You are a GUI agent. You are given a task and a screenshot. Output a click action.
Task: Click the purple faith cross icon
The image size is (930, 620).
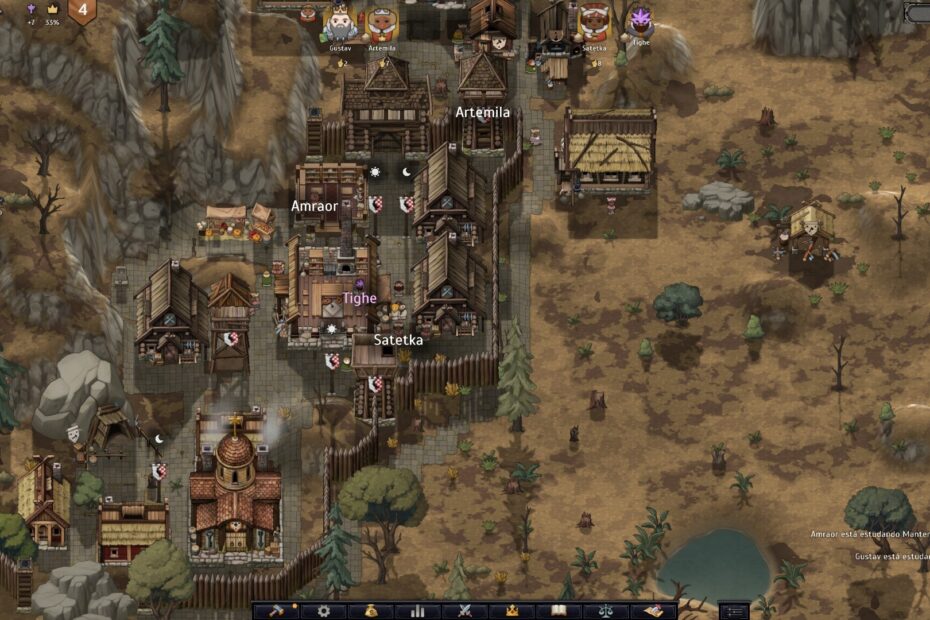pyautogui.click(x=30, y=7)
